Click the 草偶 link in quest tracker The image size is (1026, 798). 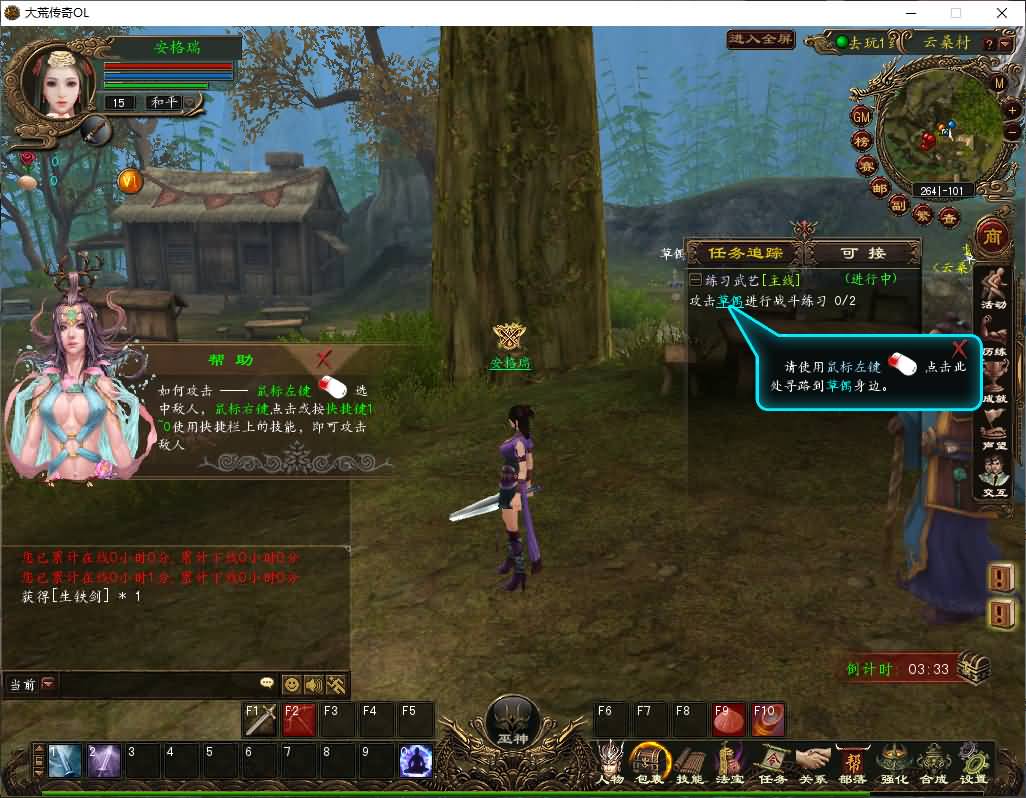[729, 300]
